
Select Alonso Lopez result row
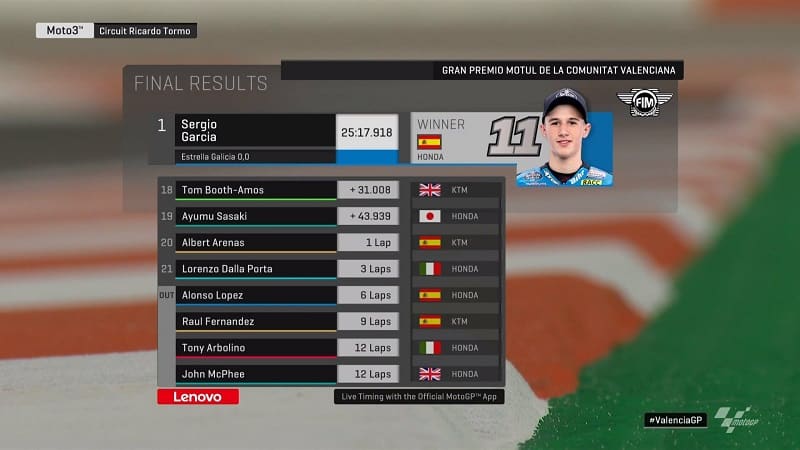(256, 295)
